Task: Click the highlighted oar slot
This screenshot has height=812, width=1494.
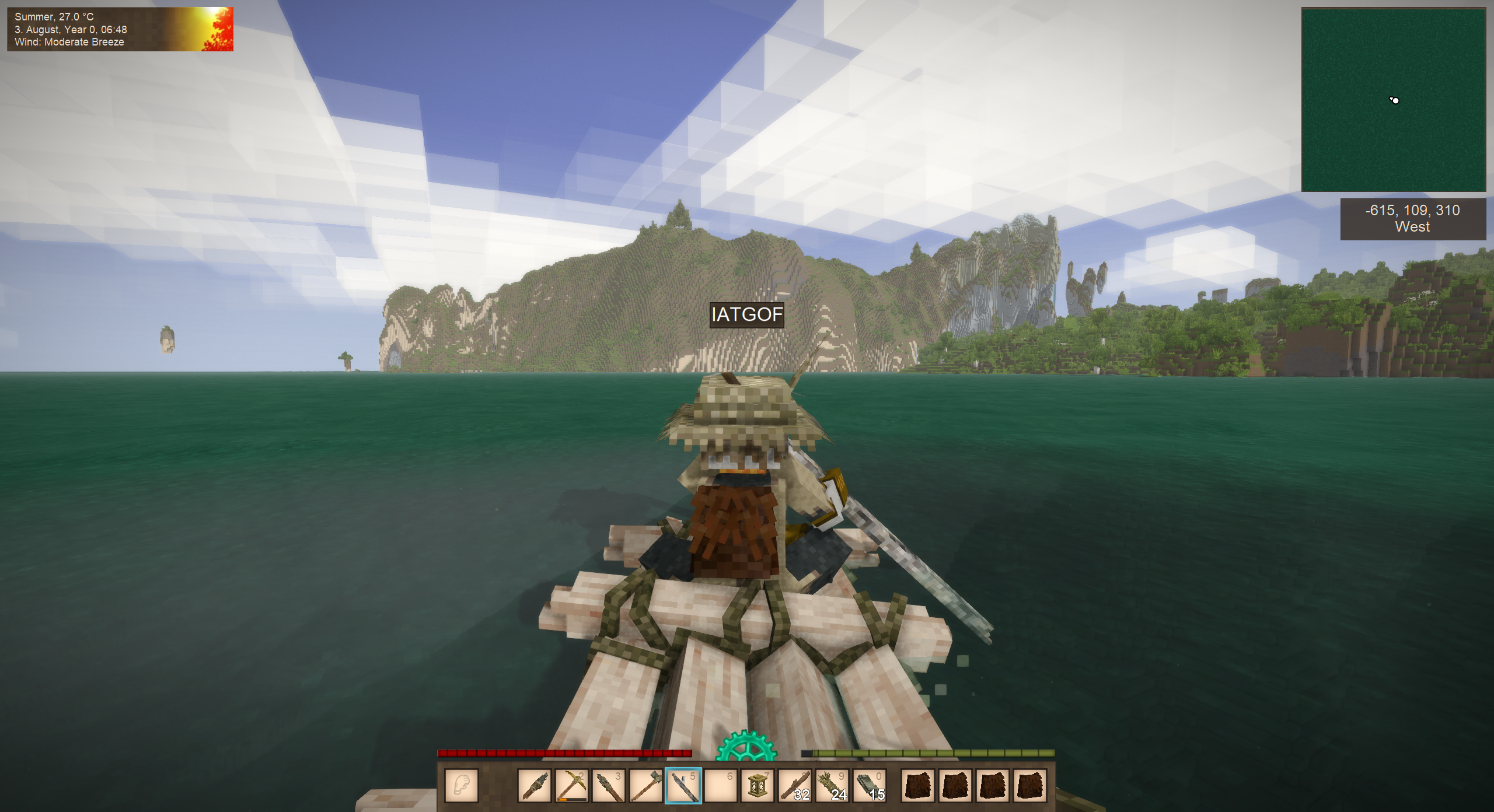Action: [x=683, y=786]
